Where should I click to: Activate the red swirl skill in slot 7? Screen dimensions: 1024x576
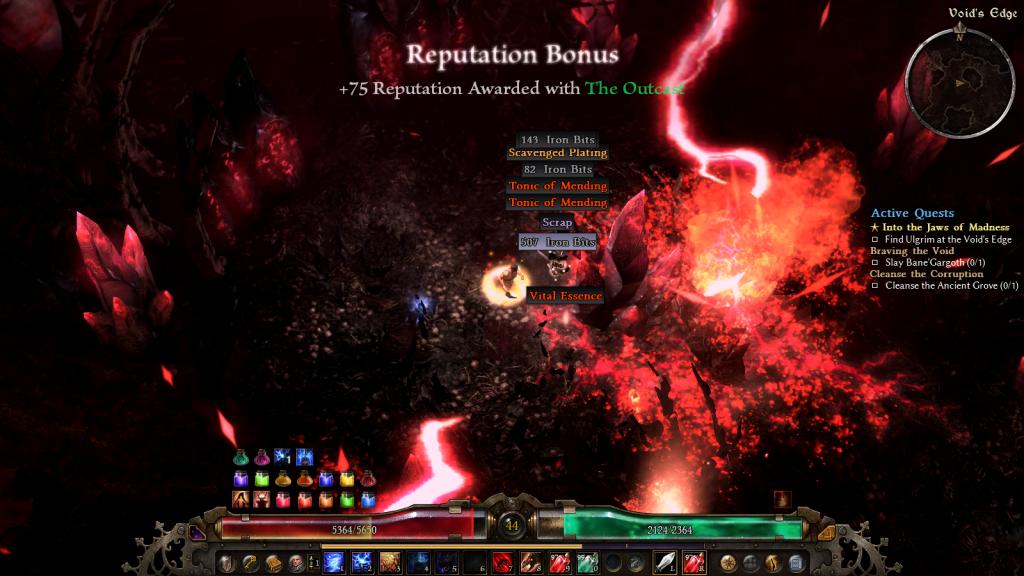point(503,563)
